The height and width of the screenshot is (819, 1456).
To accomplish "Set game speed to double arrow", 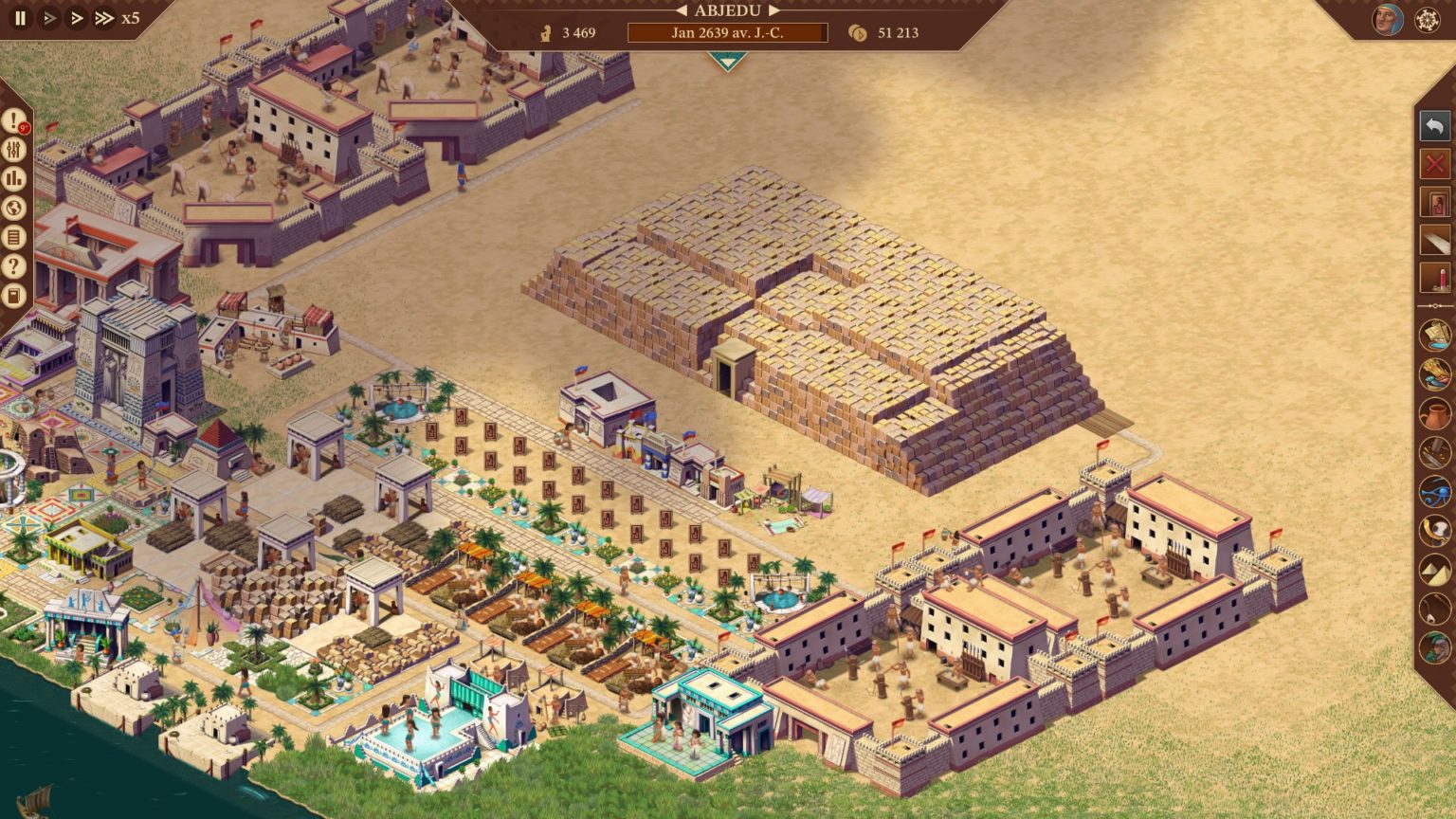I will (77, 18).
